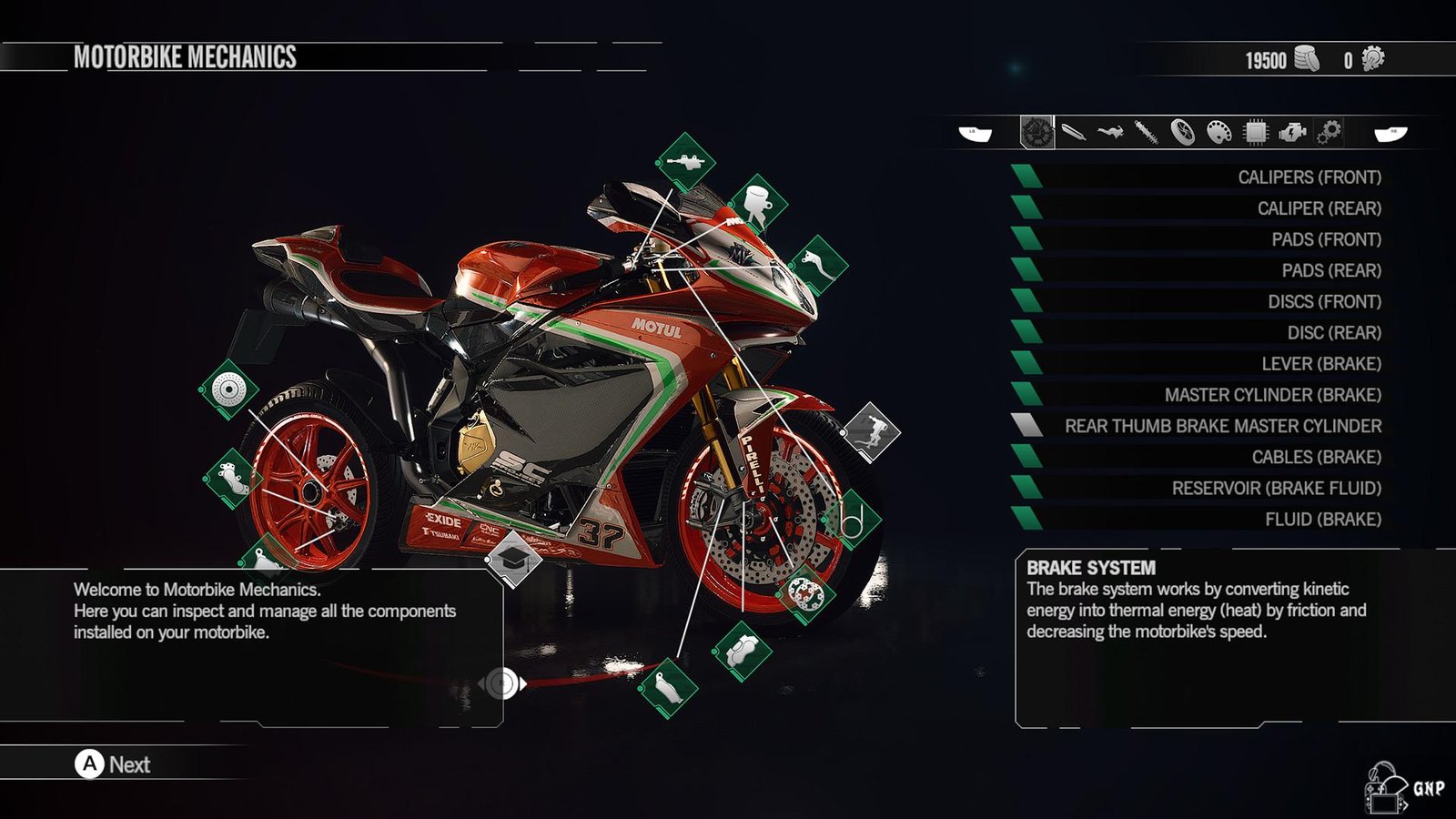Open the engine category tab
The width and height of the screenshot is (1456, 819).
pyautogui.click(x=1291, y=133)
